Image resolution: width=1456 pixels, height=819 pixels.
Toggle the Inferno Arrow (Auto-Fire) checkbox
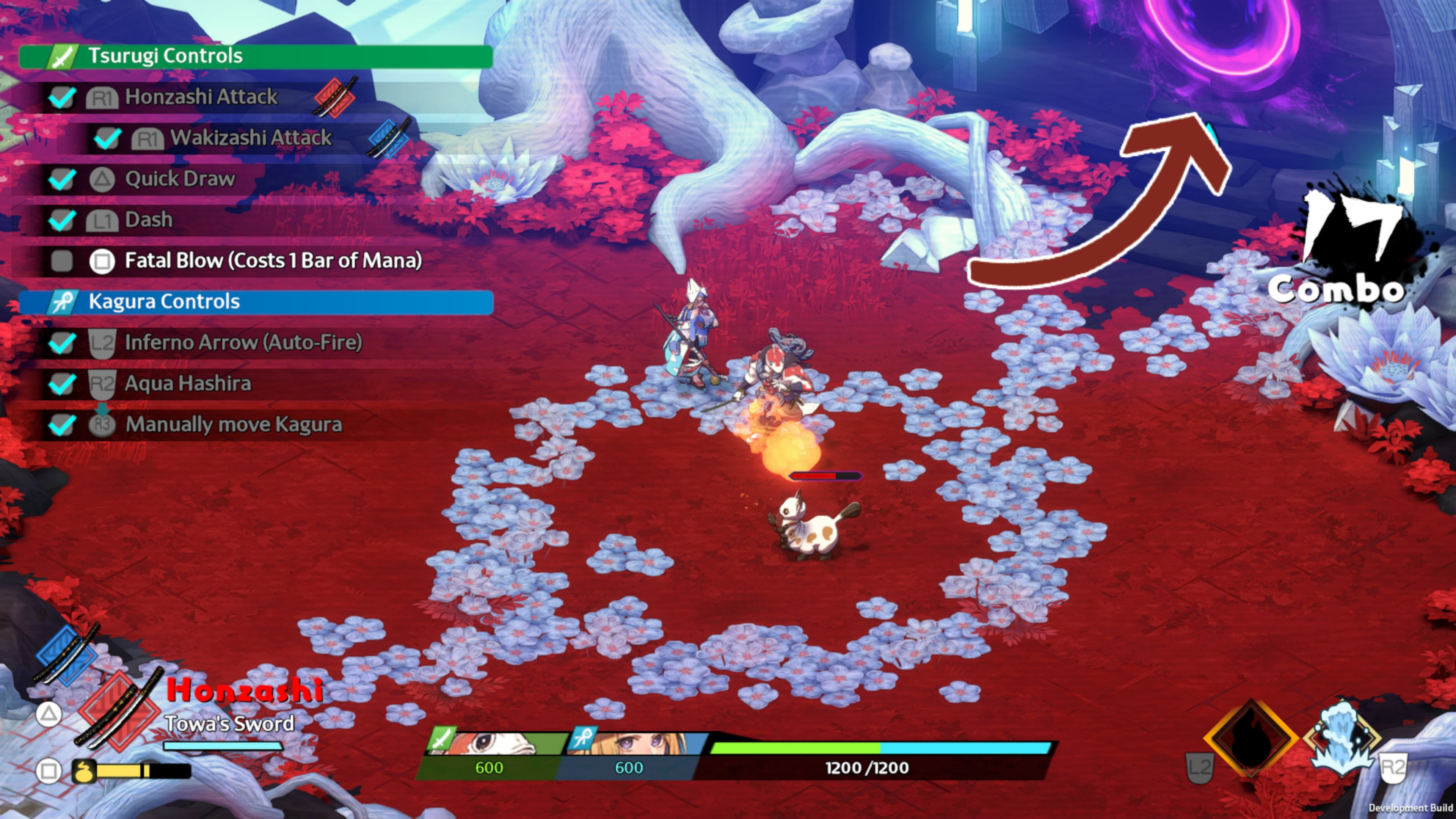[x=61, y=342]
